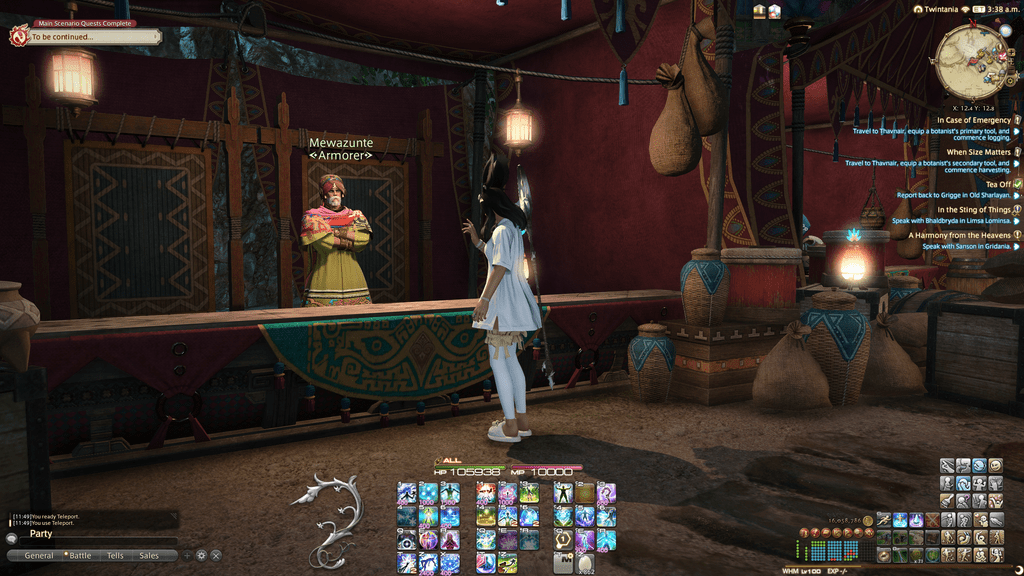1024x576 pixels.
Task: Open the Battle chat tab
Action: (79, 555)
